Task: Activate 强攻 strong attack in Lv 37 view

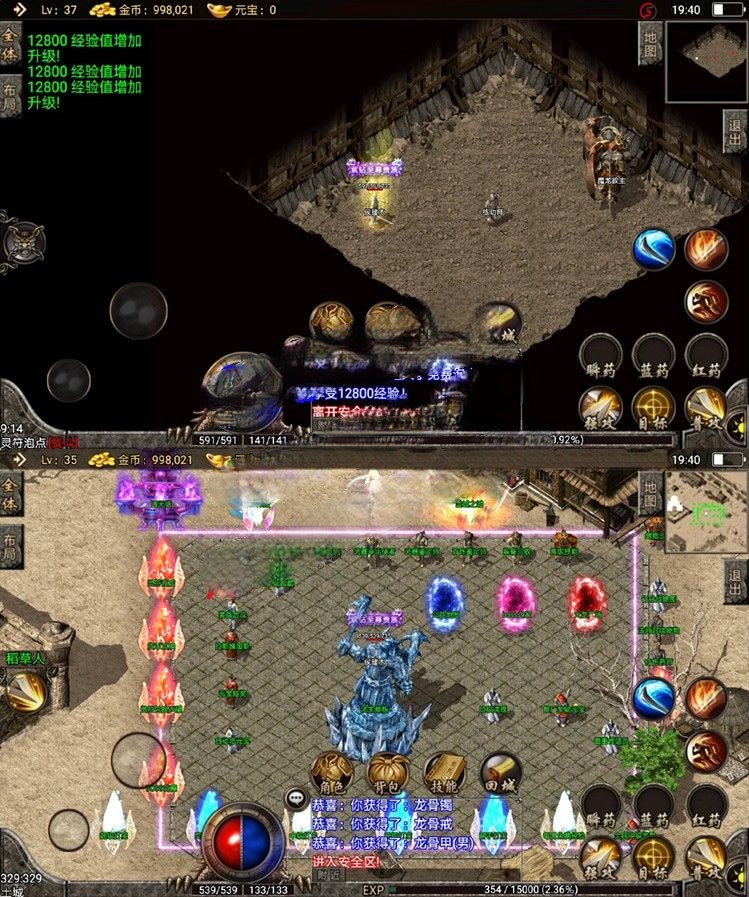Action: coord(600,408)
